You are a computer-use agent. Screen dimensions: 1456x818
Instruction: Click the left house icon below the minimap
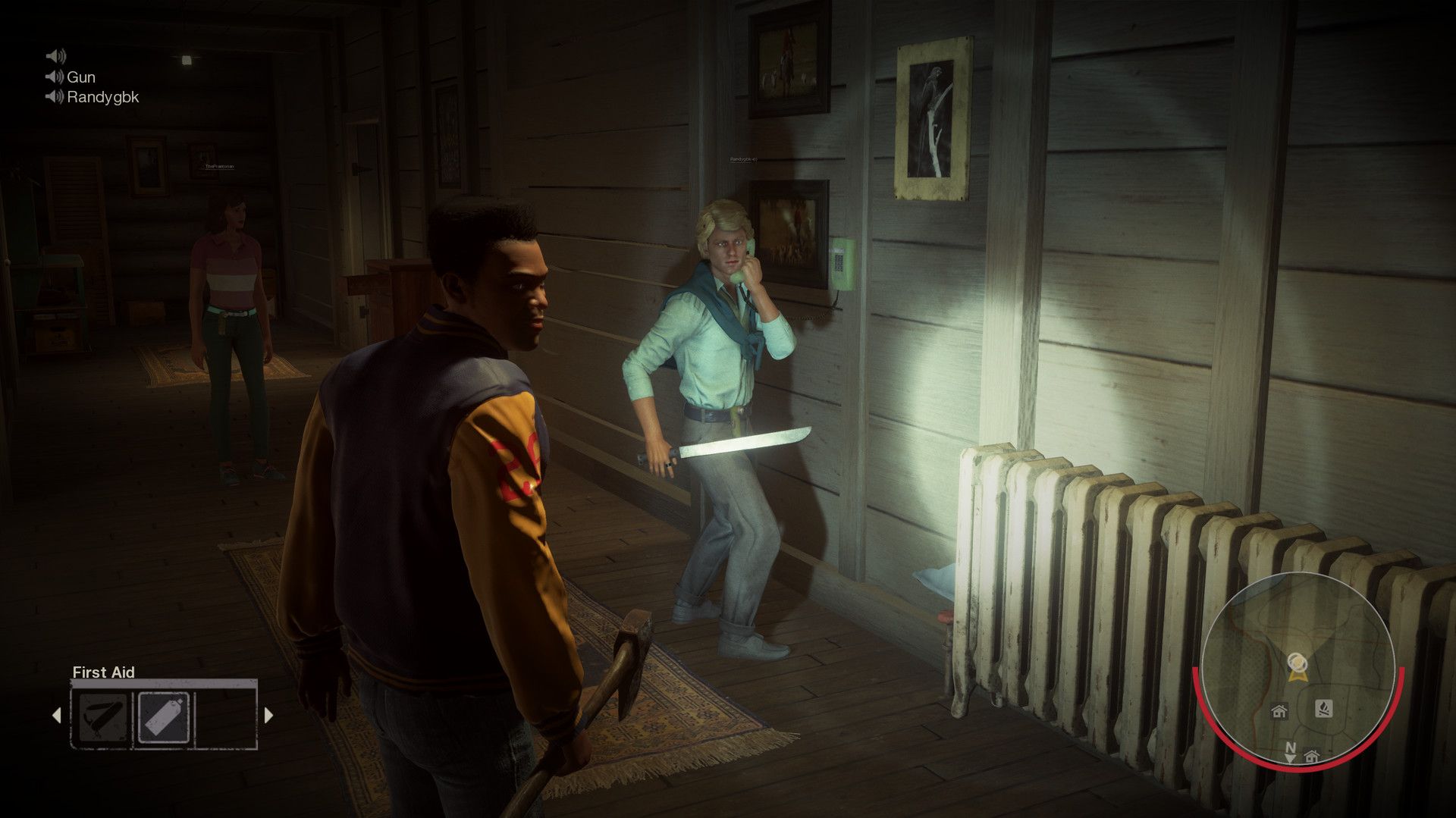pos(1279,712)
